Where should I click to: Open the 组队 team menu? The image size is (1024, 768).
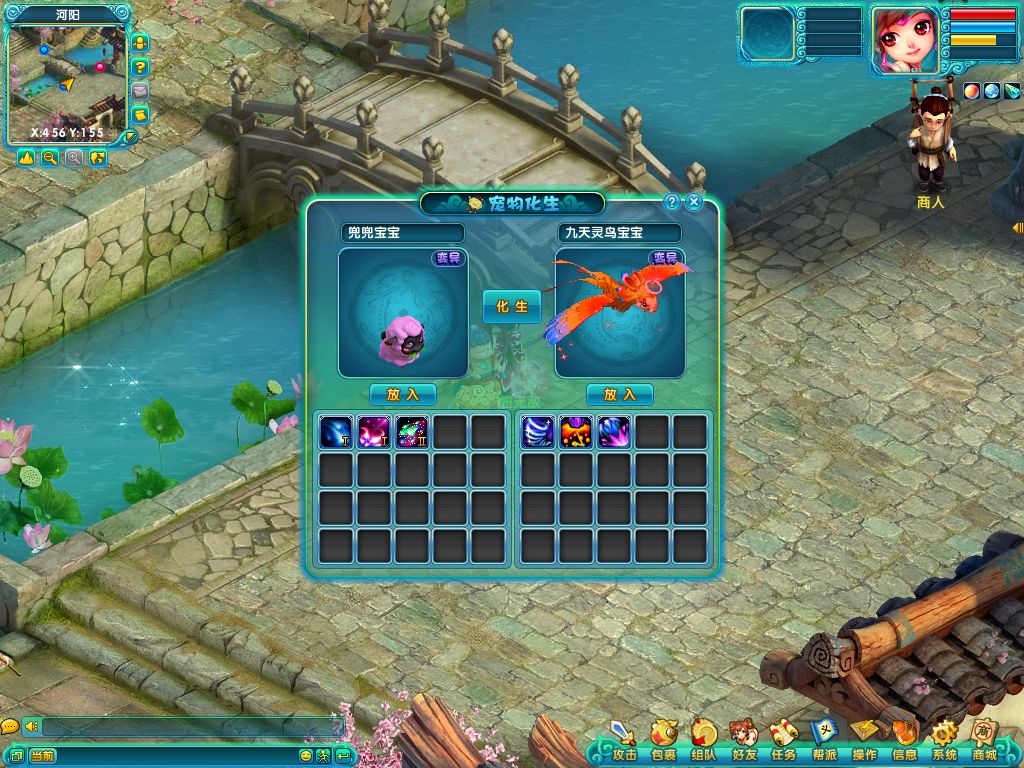coord(703,741)
